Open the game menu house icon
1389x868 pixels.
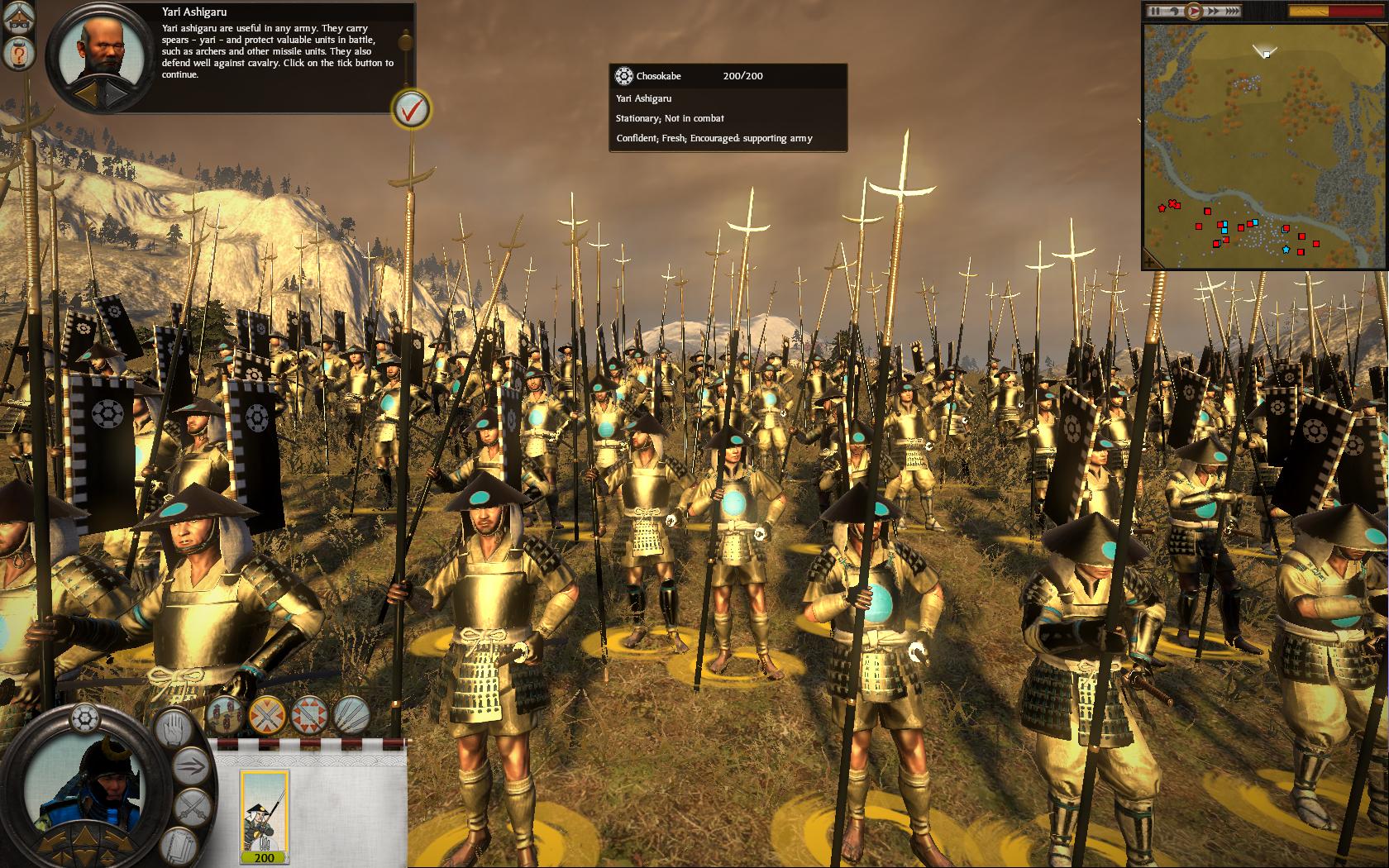coord(17,18)
